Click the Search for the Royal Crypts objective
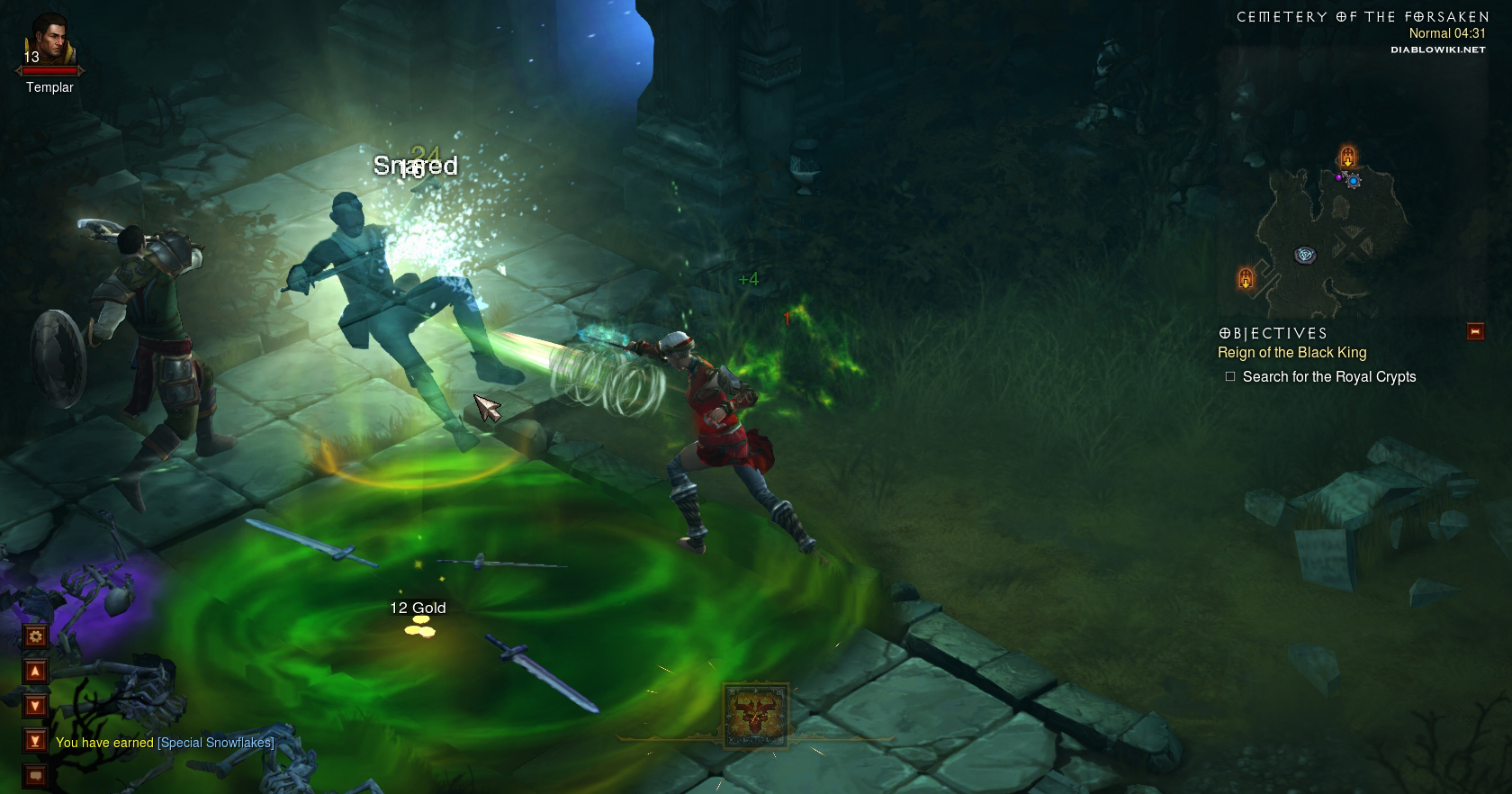Viewport: 1512px width, 794px height. [x=1328, y=377]
